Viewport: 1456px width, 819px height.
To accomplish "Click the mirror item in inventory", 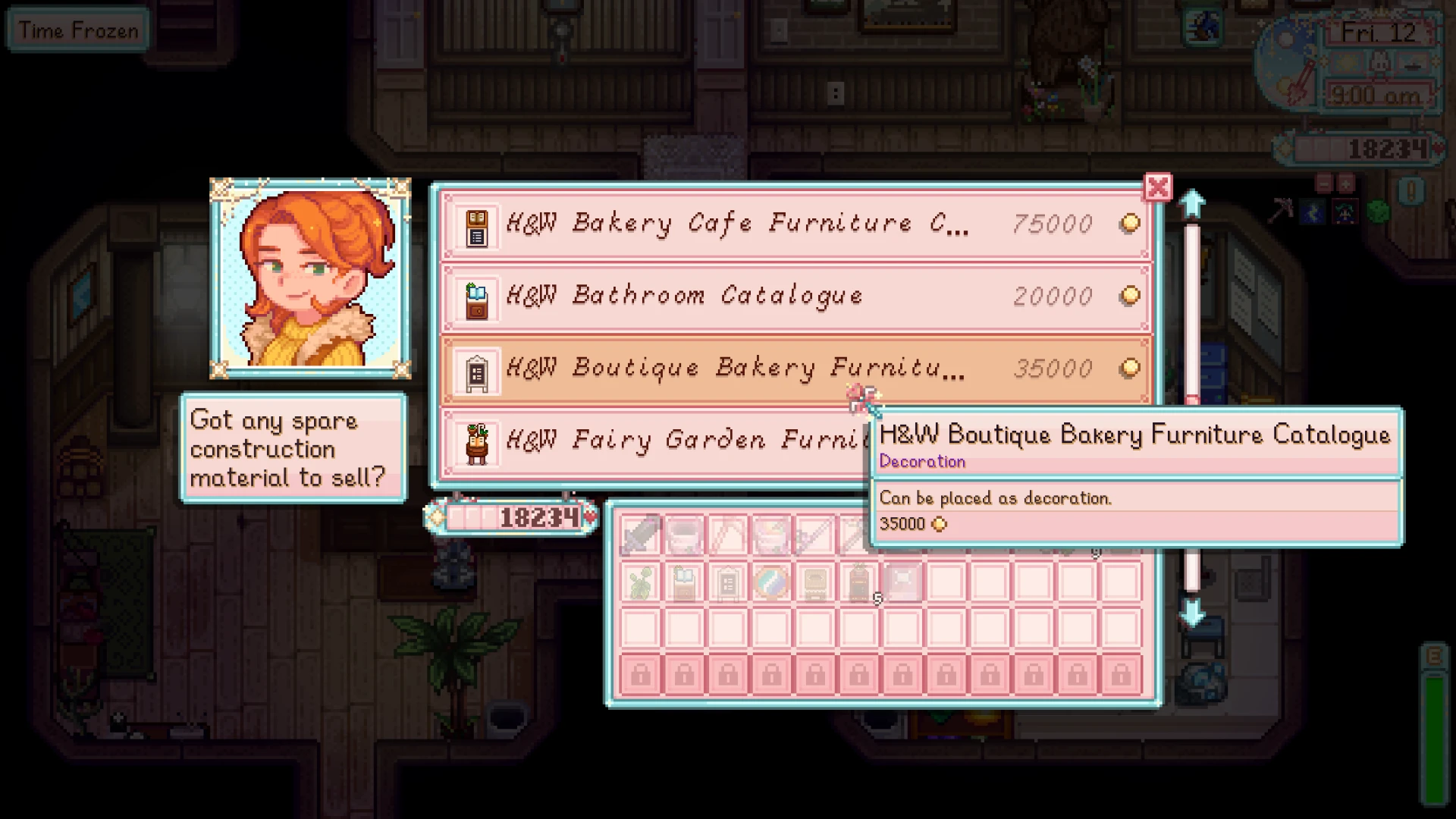I will (x=772, y=584).
